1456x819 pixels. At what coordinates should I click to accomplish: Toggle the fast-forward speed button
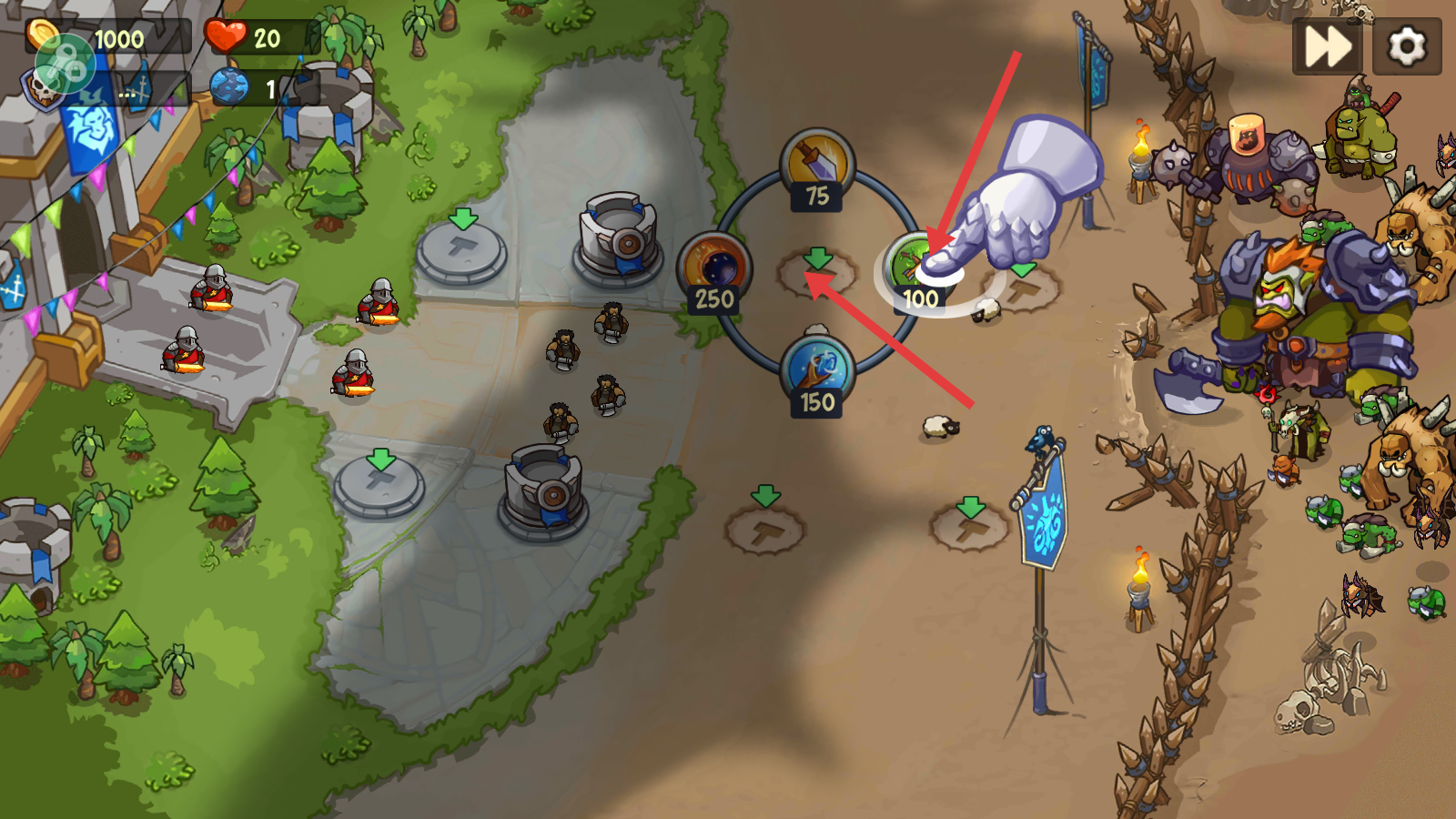(1328, 46)
